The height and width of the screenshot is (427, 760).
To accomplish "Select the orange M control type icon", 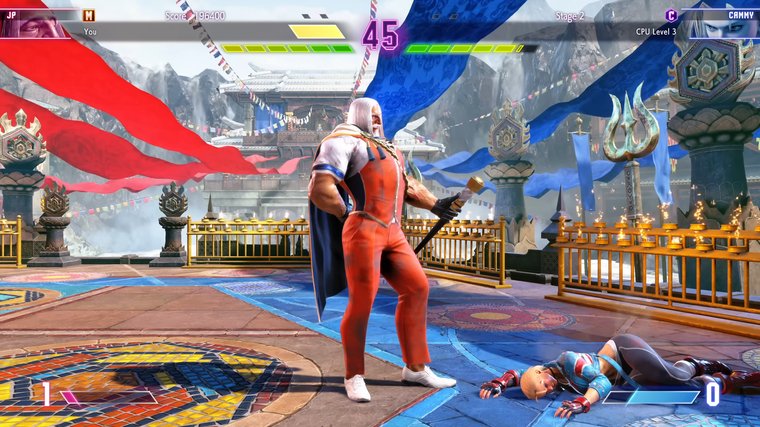I will coord(89,15).
